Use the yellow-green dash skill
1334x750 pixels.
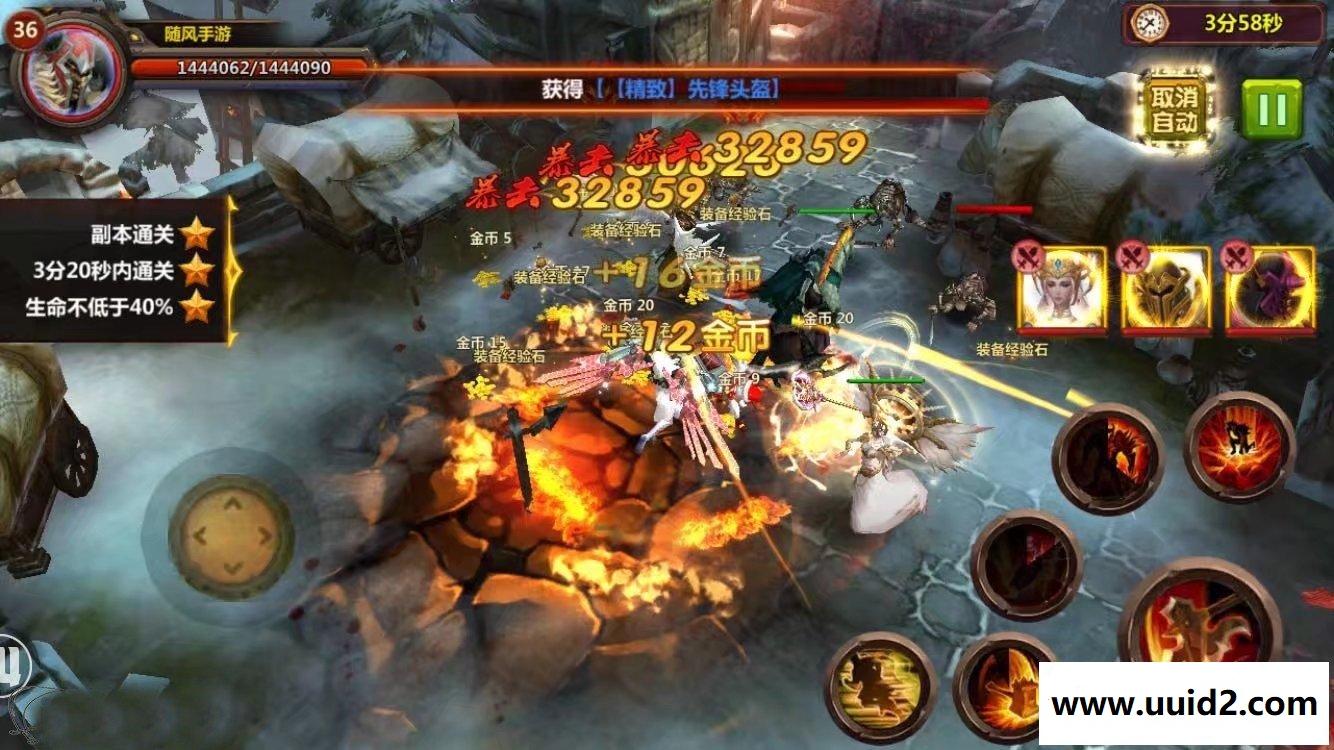[x=880, y=687]
